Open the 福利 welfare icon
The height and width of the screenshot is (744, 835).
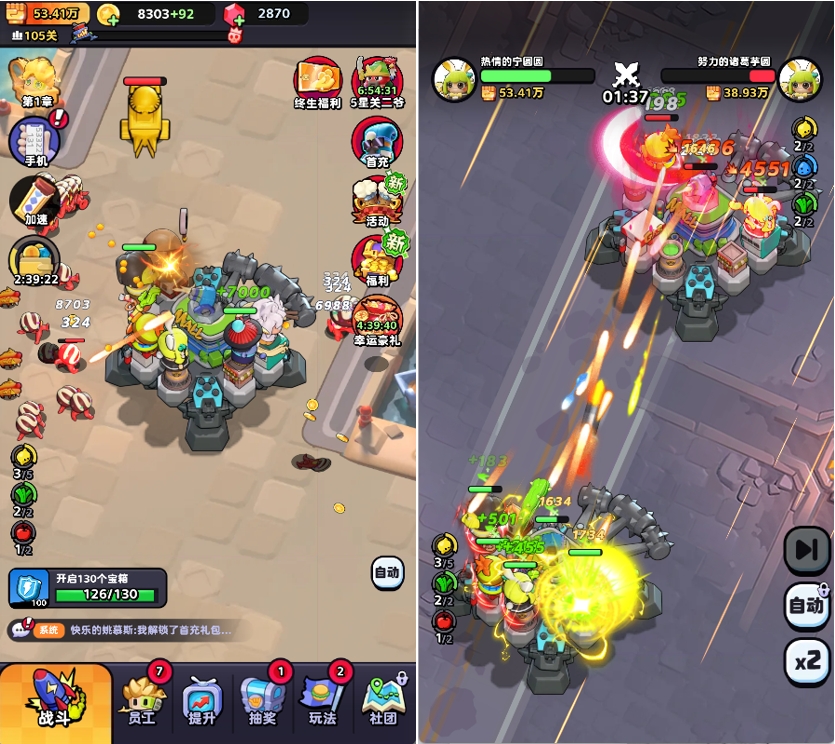[377, 260]
